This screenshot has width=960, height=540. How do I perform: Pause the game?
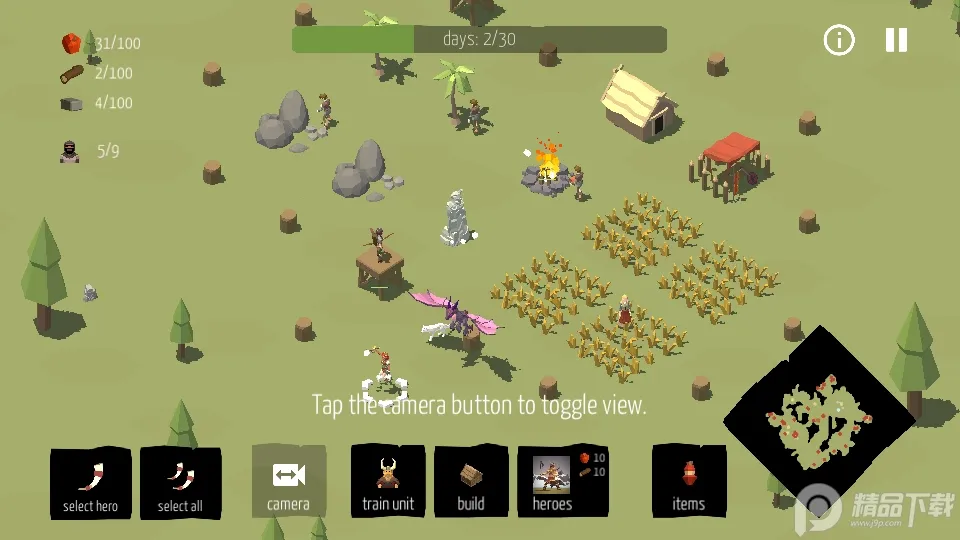[x=896, y=40]
